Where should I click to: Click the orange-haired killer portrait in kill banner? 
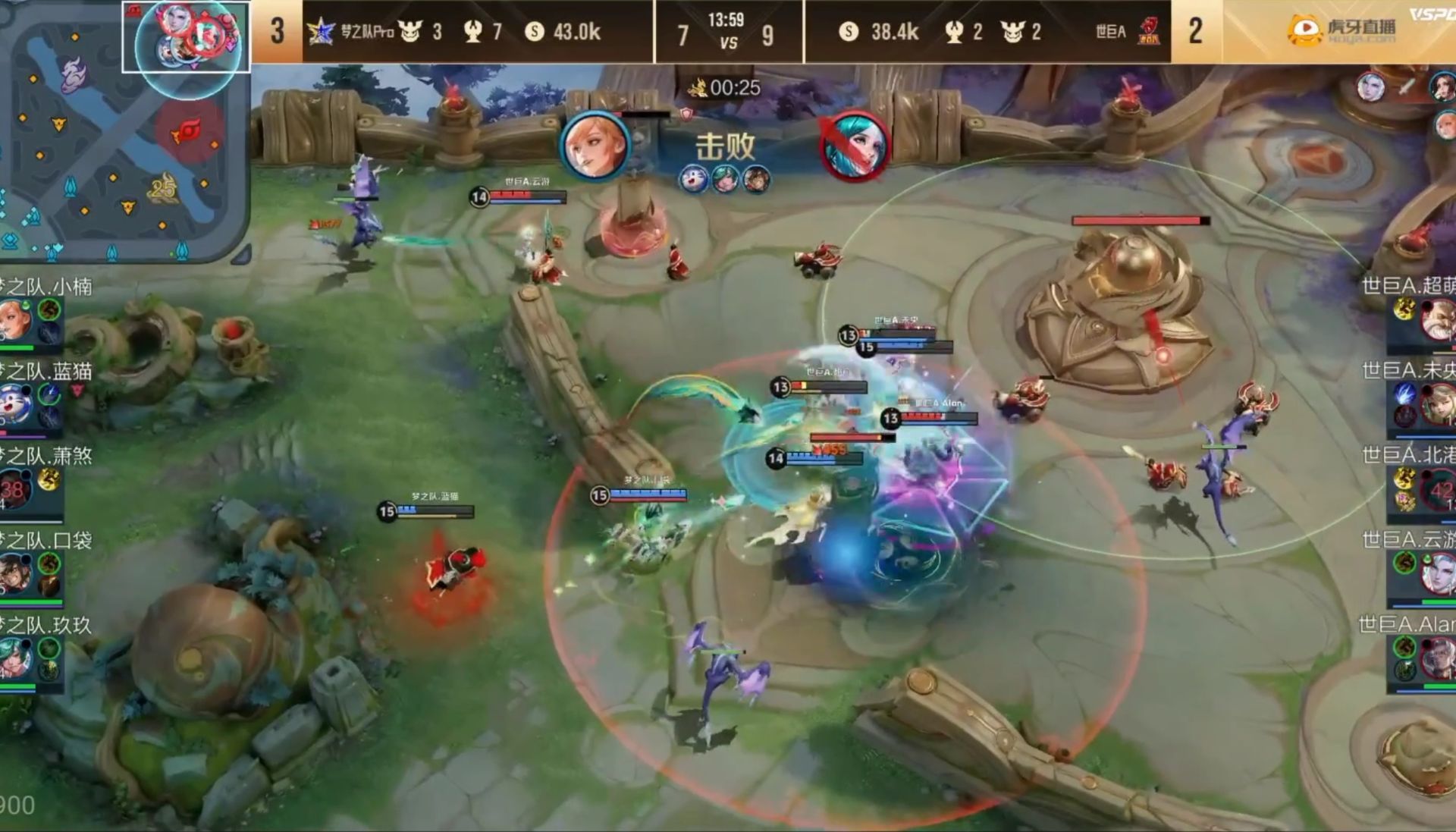point(595,146)
